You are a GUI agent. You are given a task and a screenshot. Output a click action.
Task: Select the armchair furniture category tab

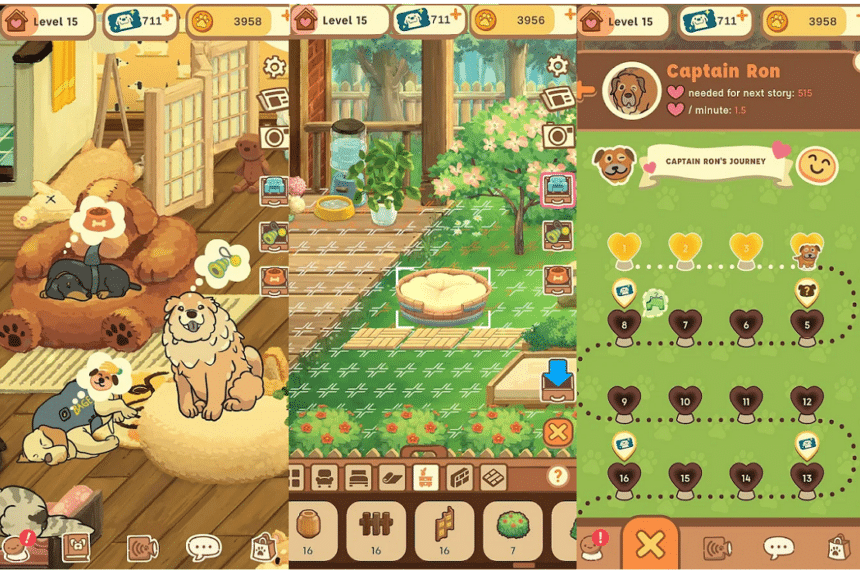point(326,478)
